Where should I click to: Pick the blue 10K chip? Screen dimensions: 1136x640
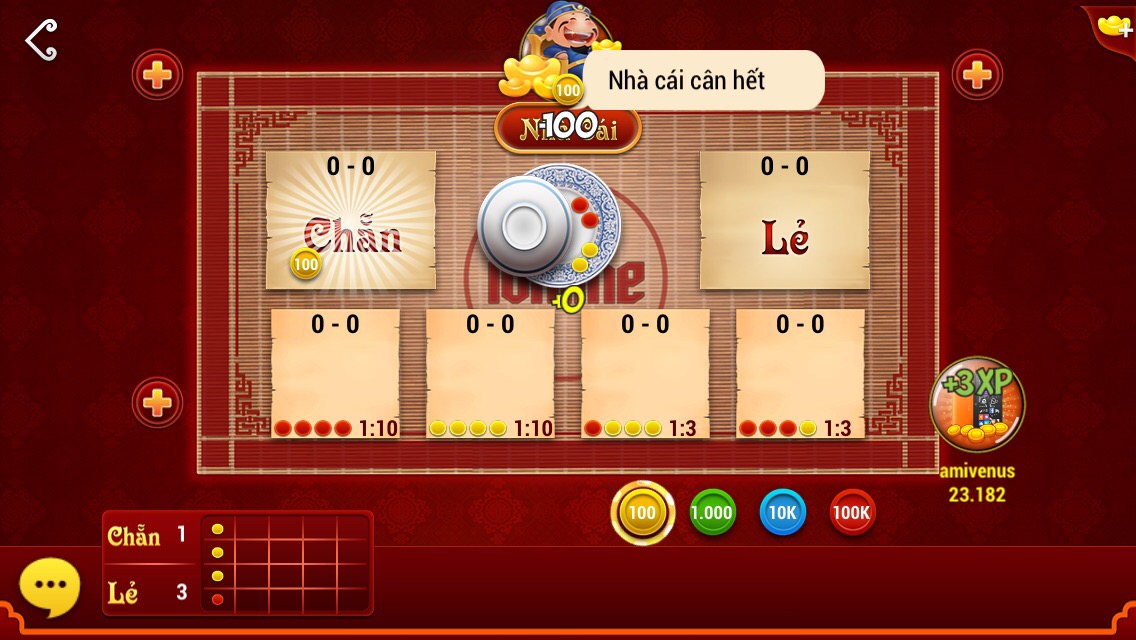point(782,513)
